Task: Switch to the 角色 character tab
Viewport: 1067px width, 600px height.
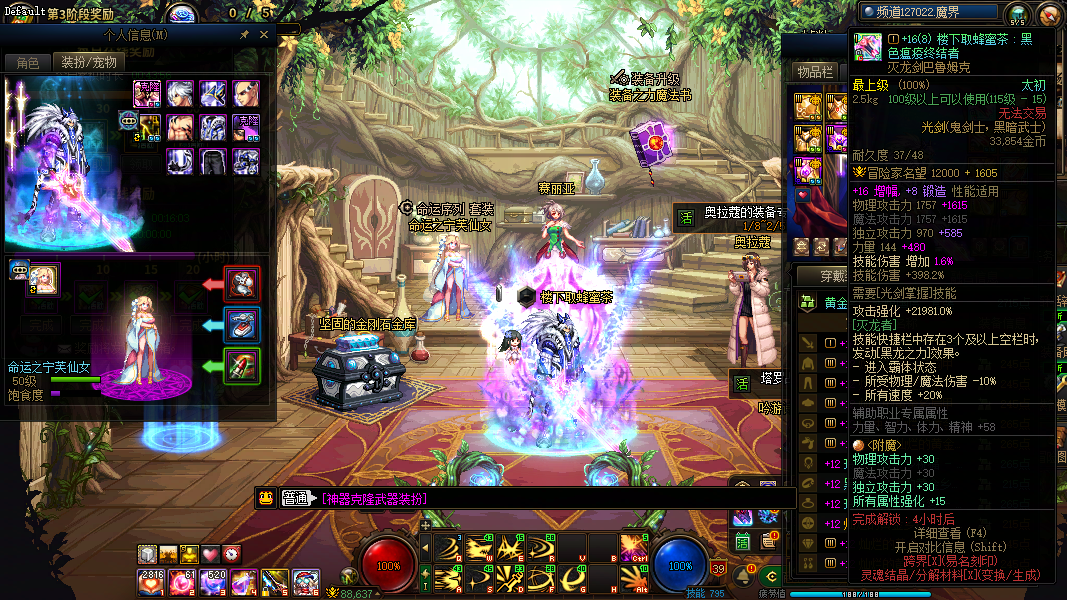Action: [x=27, y=62]
